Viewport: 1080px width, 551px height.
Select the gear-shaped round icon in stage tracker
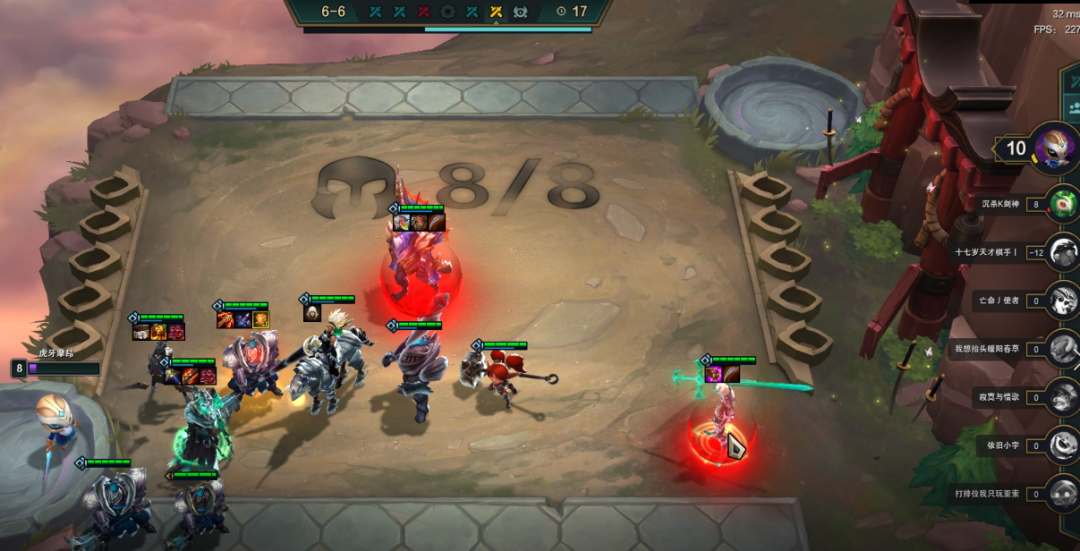coord(448,12)
